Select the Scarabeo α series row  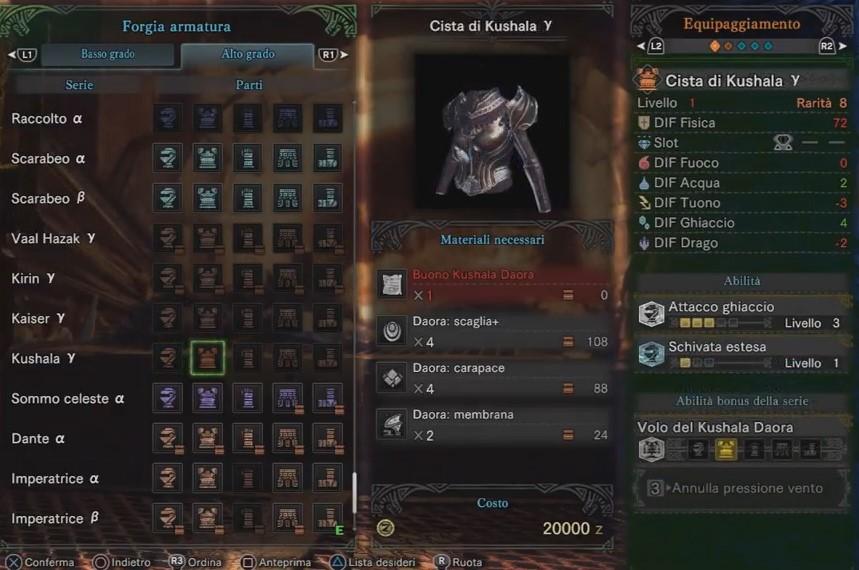click(x=48, y=159)
